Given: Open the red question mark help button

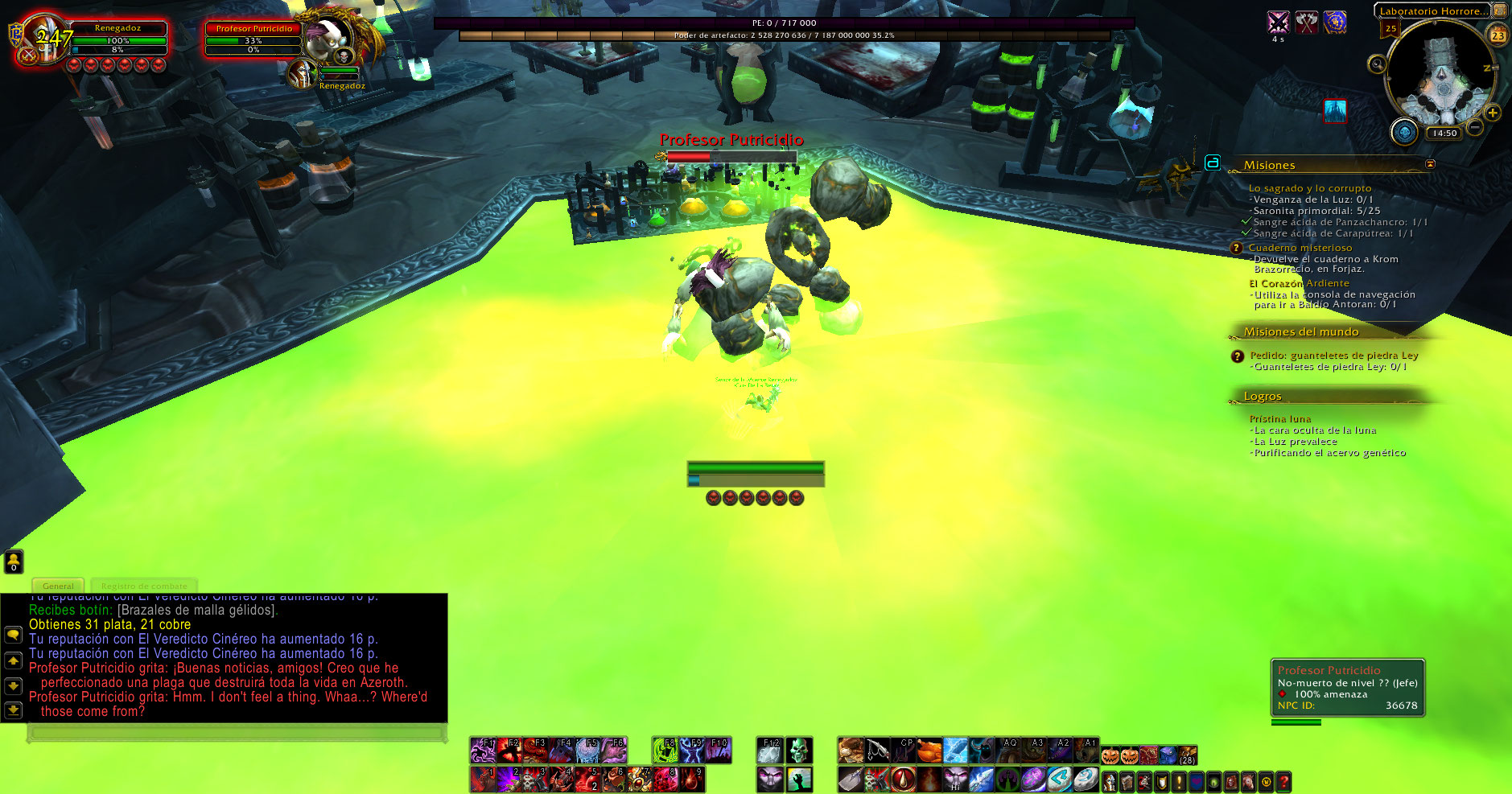Looking at the screenshot, I should (x=1283, y=780).
